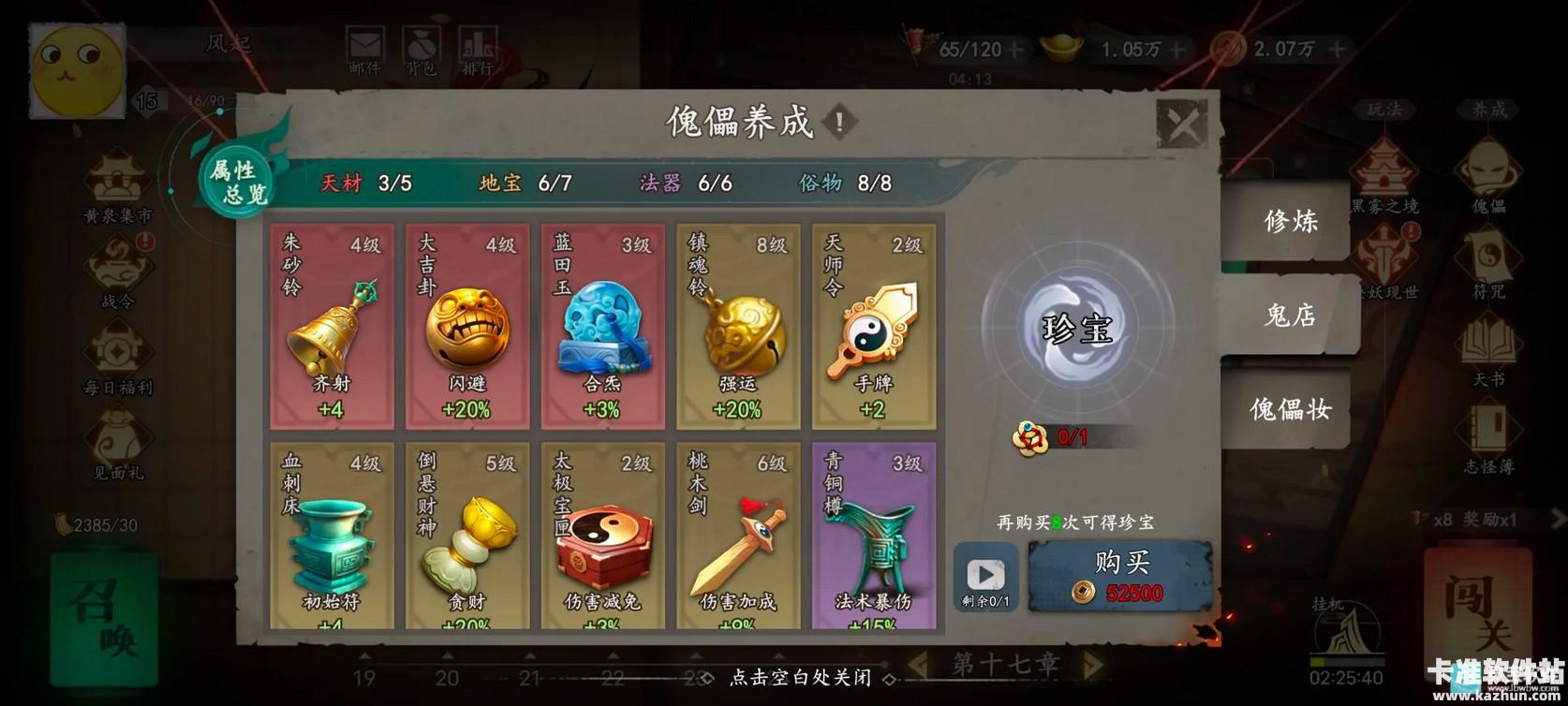Select the 青铜樽 purple treasure item

(873, 534)
